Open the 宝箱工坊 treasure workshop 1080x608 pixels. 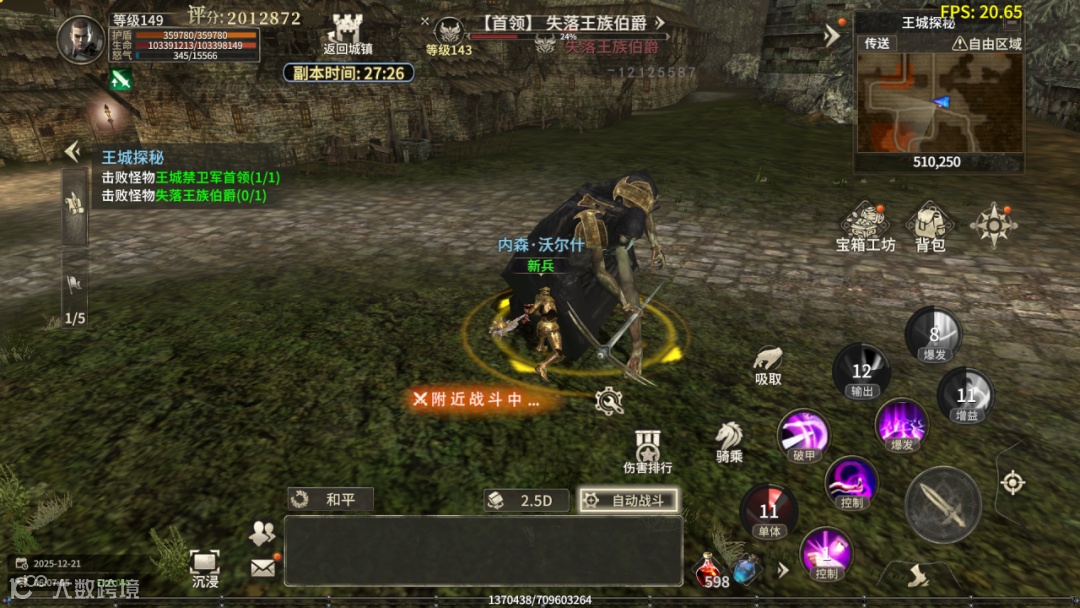[865, 225]
